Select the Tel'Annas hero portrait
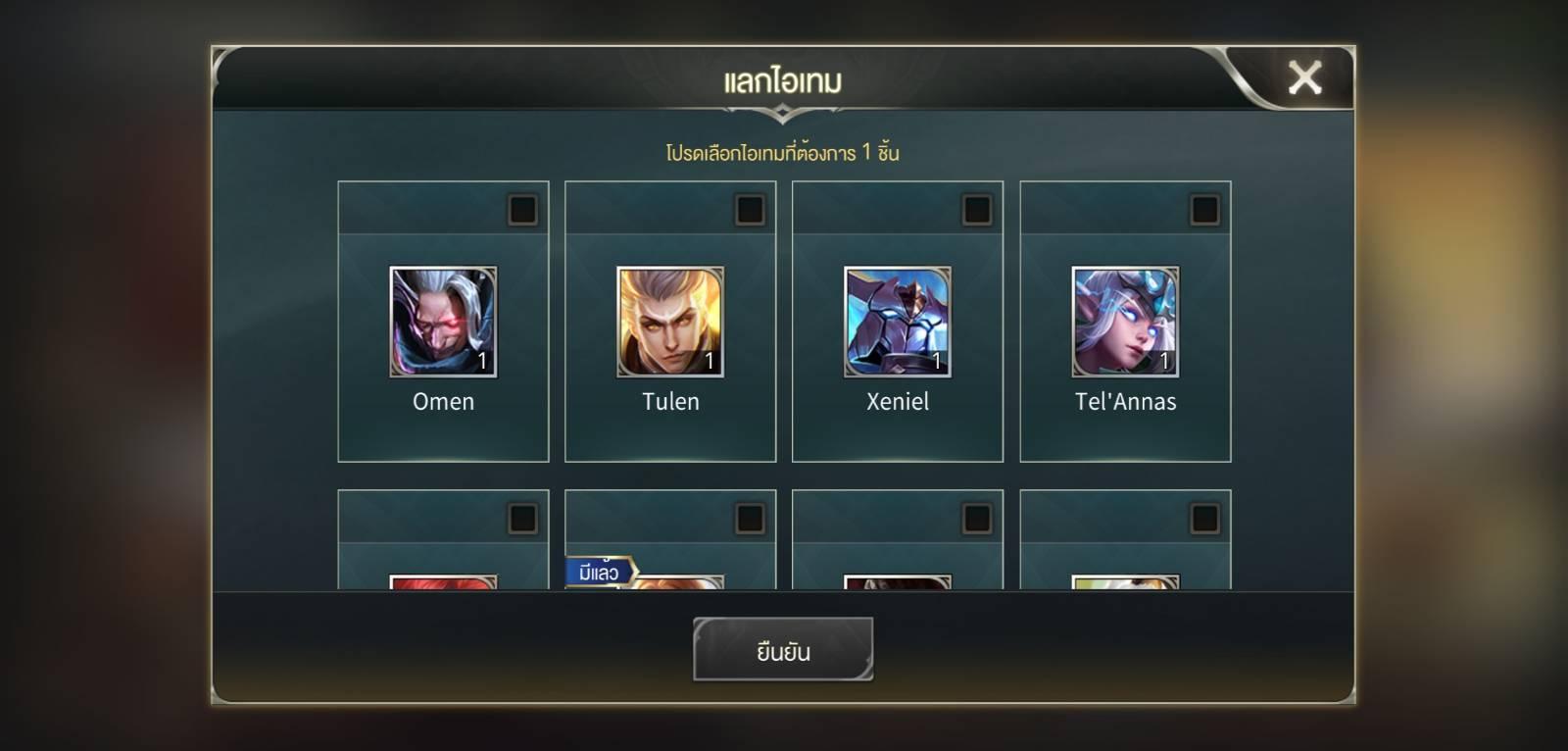The image size is (1568, 751). [1125, 322]
